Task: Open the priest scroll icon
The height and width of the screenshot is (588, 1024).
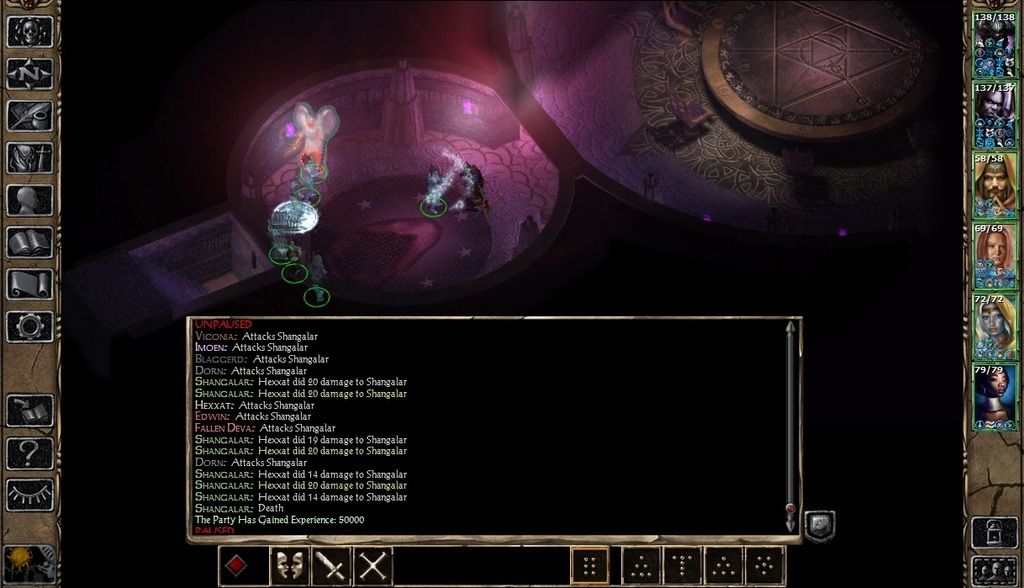Action: tap(29, 283)
